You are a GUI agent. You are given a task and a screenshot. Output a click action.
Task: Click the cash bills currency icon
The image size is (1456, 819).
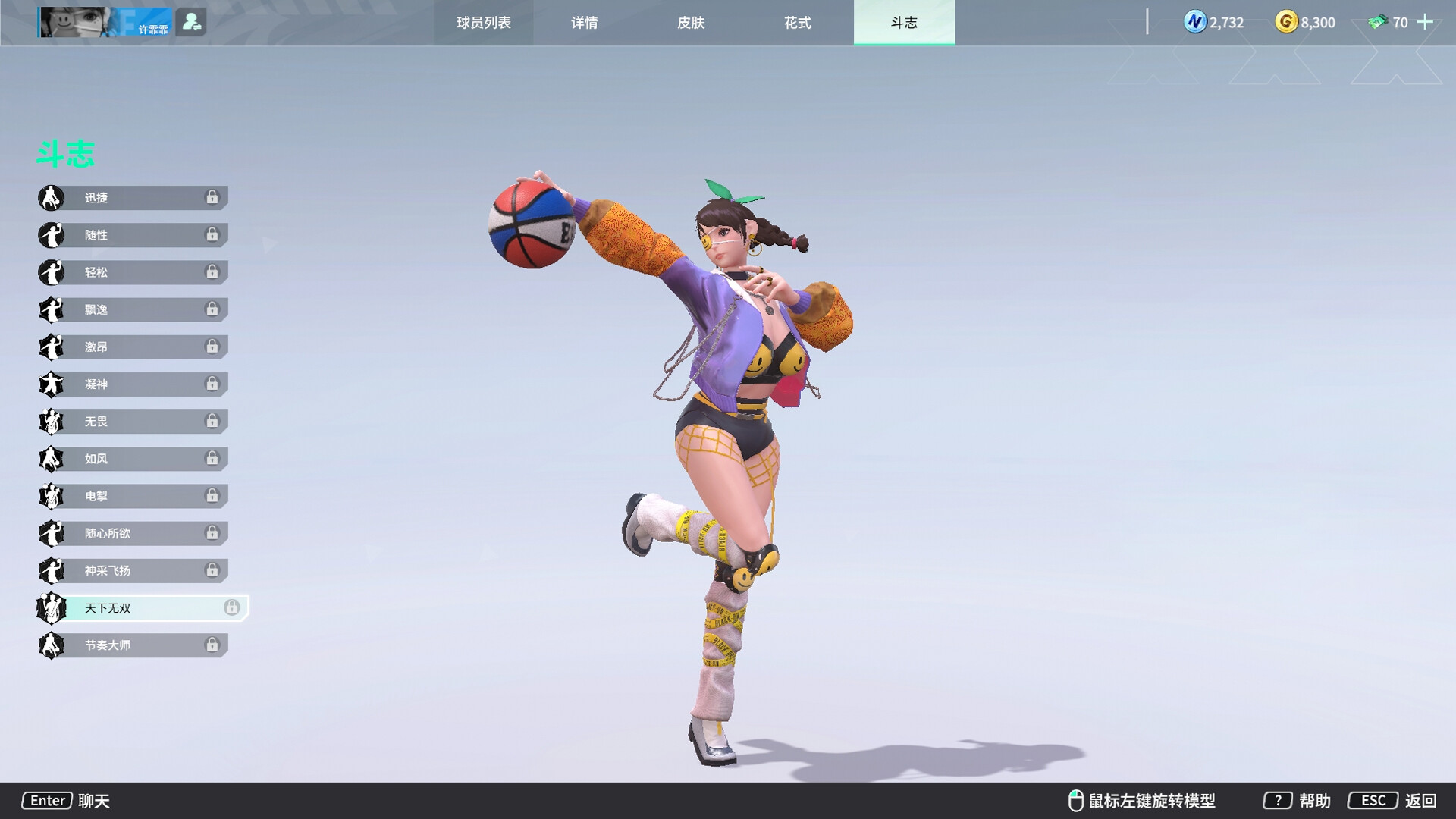tap(1378, 22)
